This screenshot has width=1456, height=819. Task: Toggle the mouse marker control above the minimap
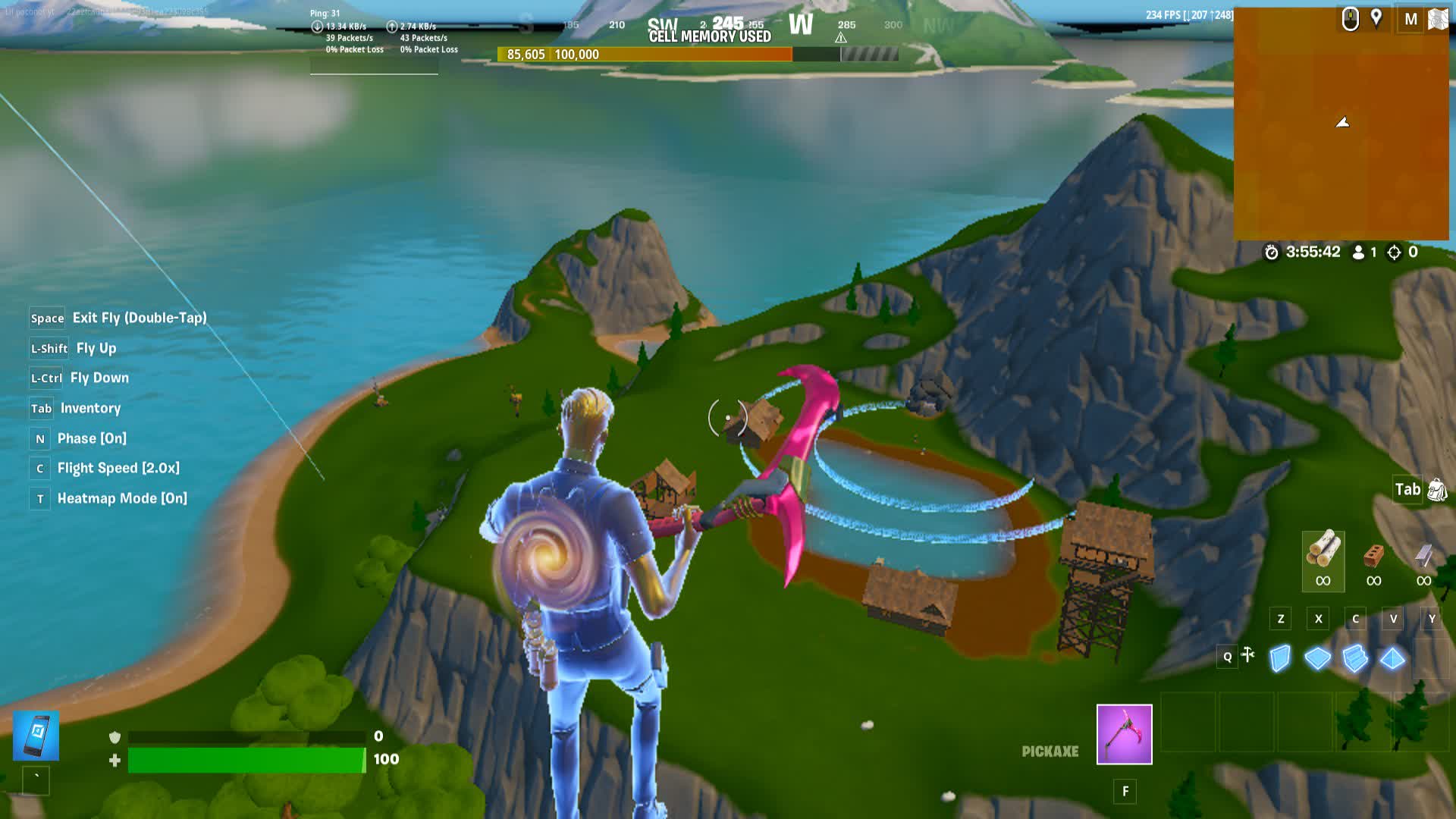[1350, 20]
